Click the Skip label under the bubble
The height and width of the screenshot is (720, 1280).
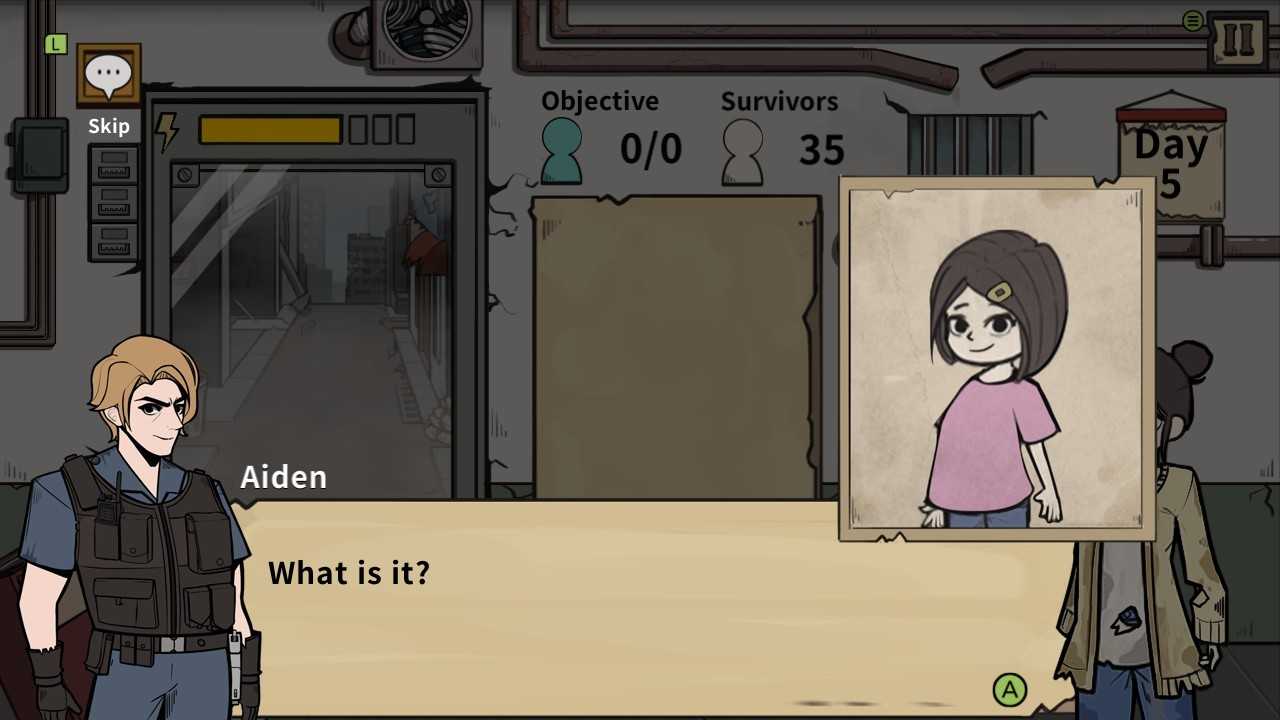tap(109, 126)
